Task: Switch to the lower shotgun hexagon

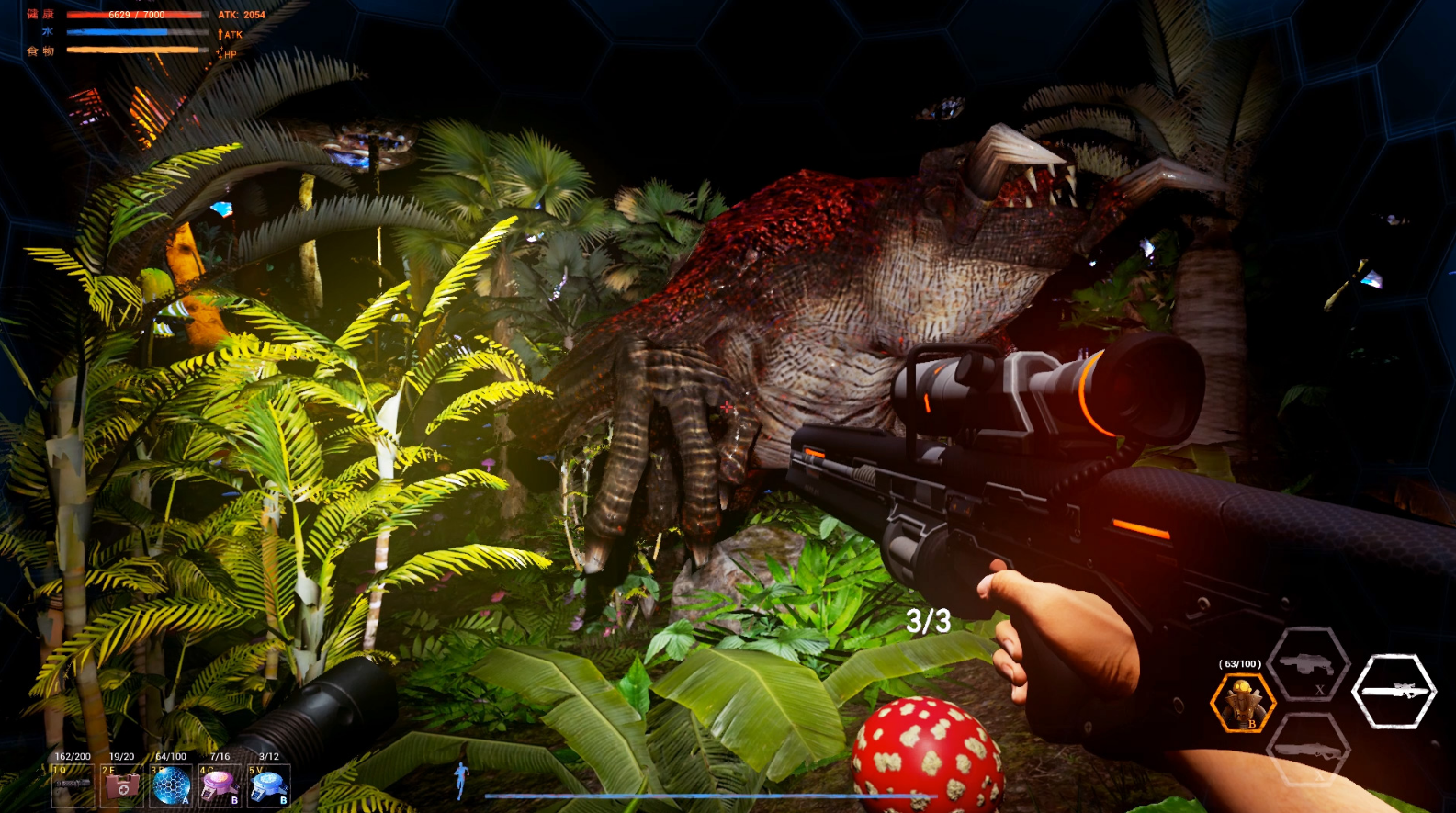Action: [1308, 751]
